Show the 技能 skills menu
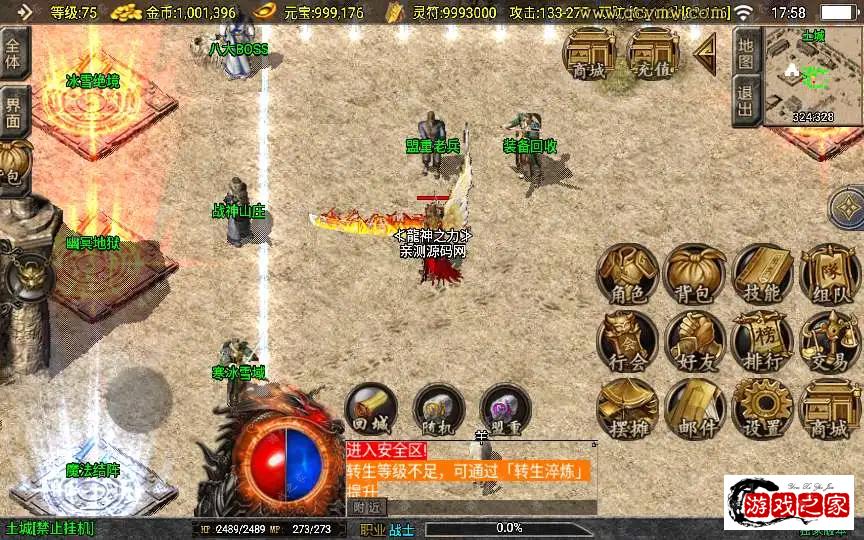Viewport: 864px width, 540px height. (763, 273)
